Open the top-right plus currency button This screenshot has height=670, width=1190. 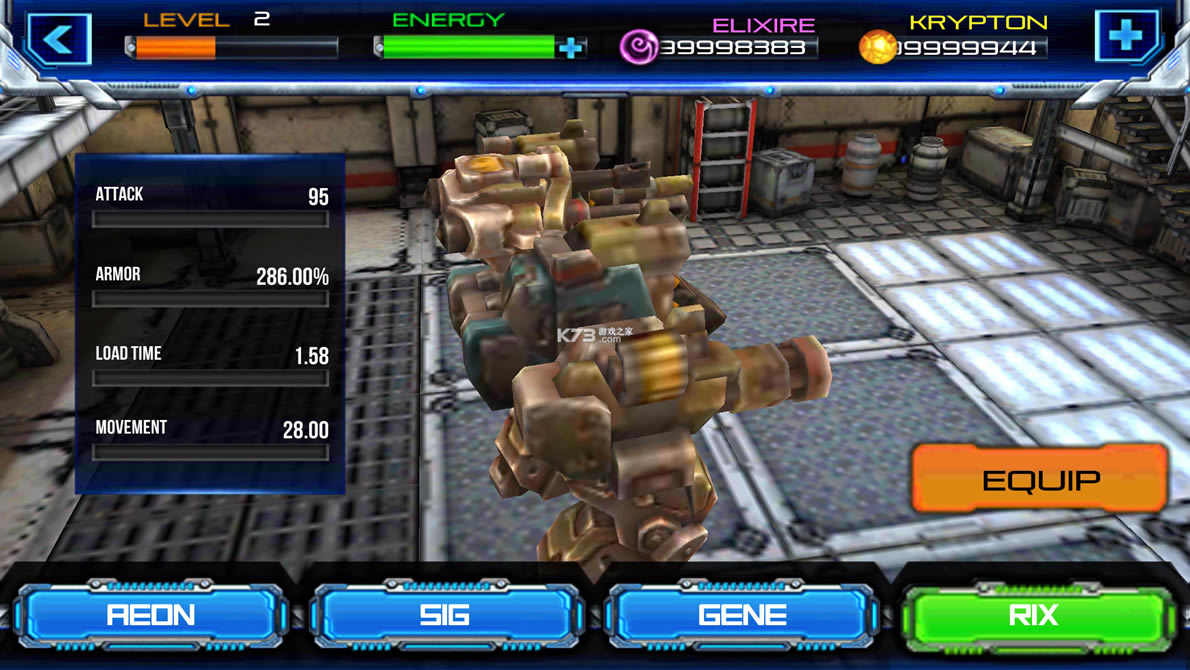pyautogui.click(x=1127, y=37)
